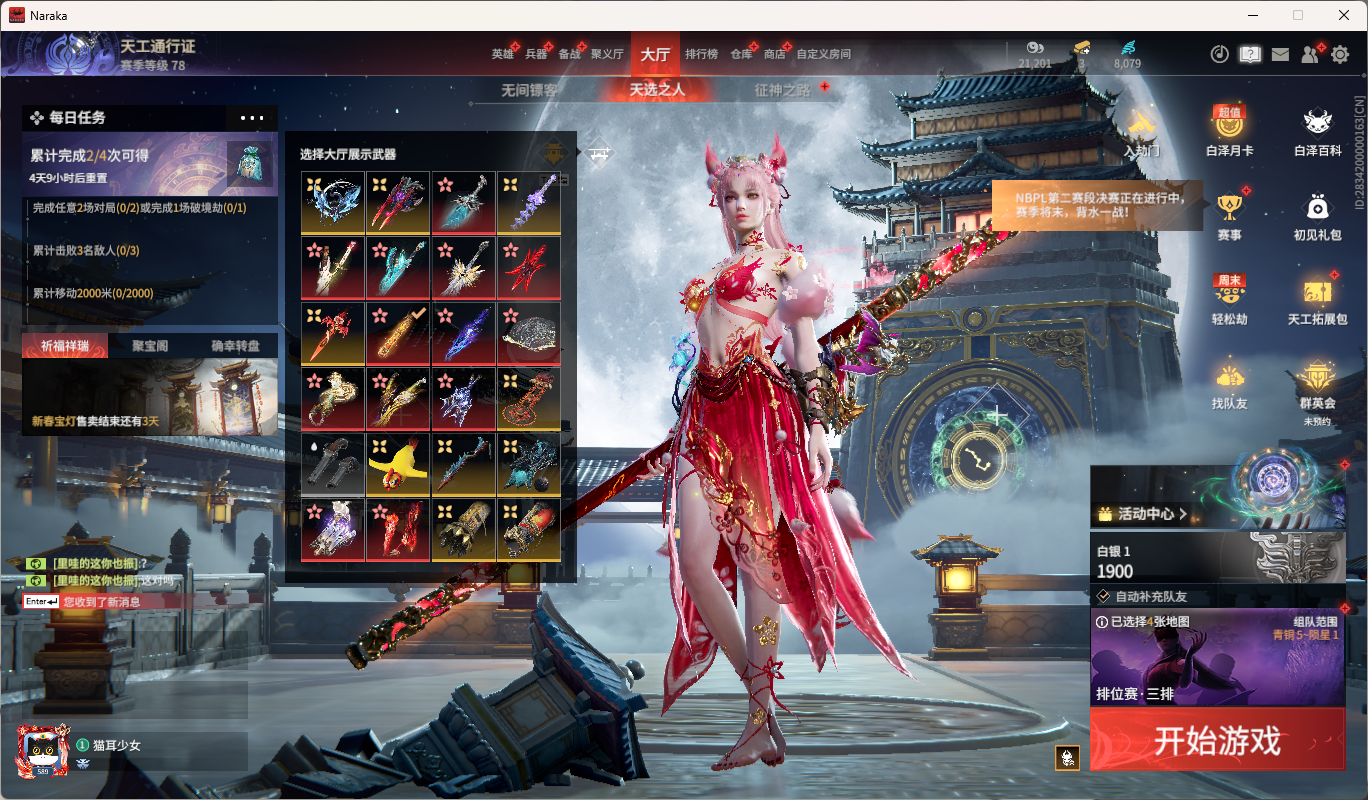
Task: Choose the twin flintlock pistols weapon slot
Action: click(x=332, y=465)
